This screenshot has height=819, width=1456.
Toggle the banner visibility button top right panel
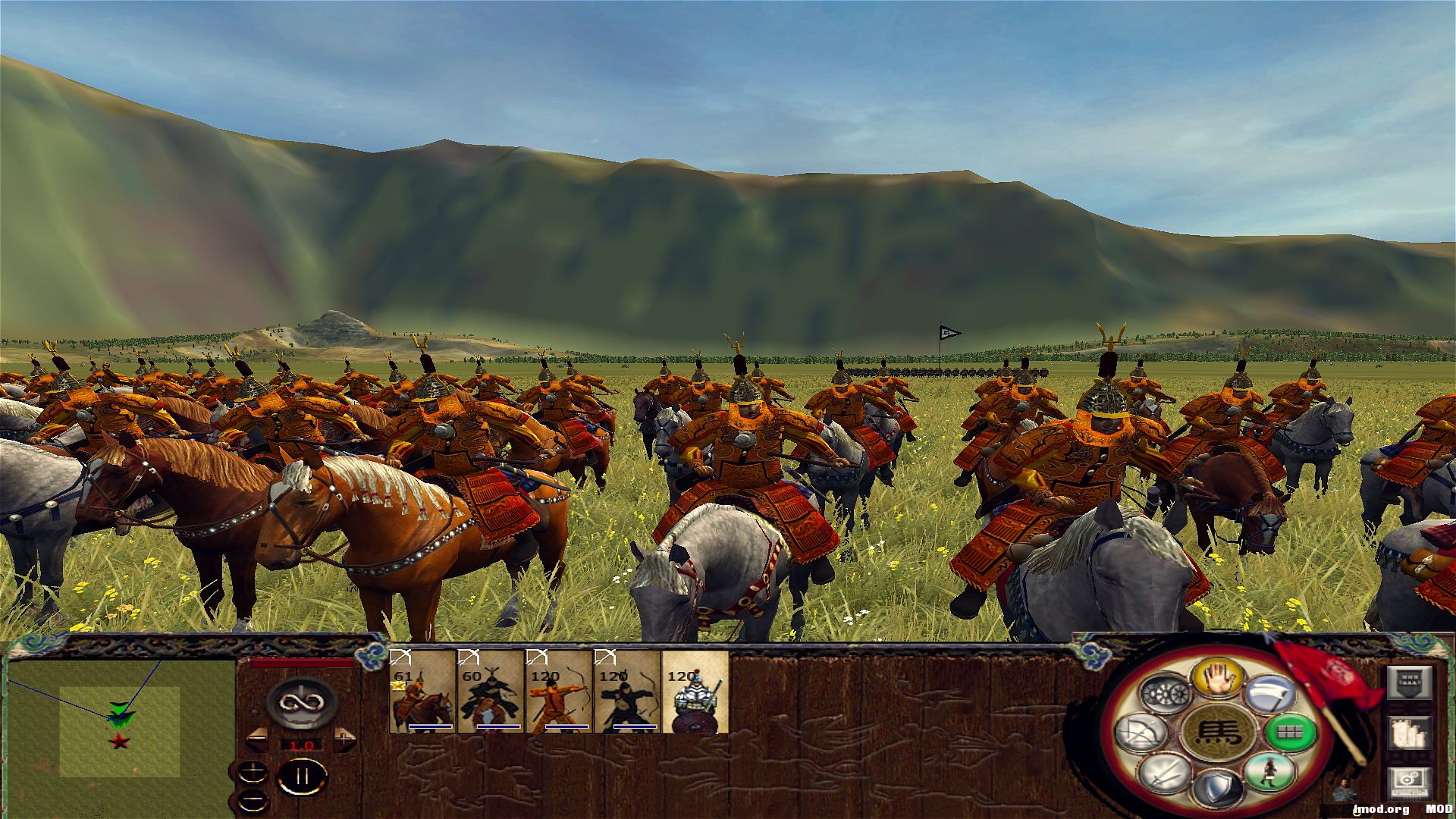click(1409, 683)
